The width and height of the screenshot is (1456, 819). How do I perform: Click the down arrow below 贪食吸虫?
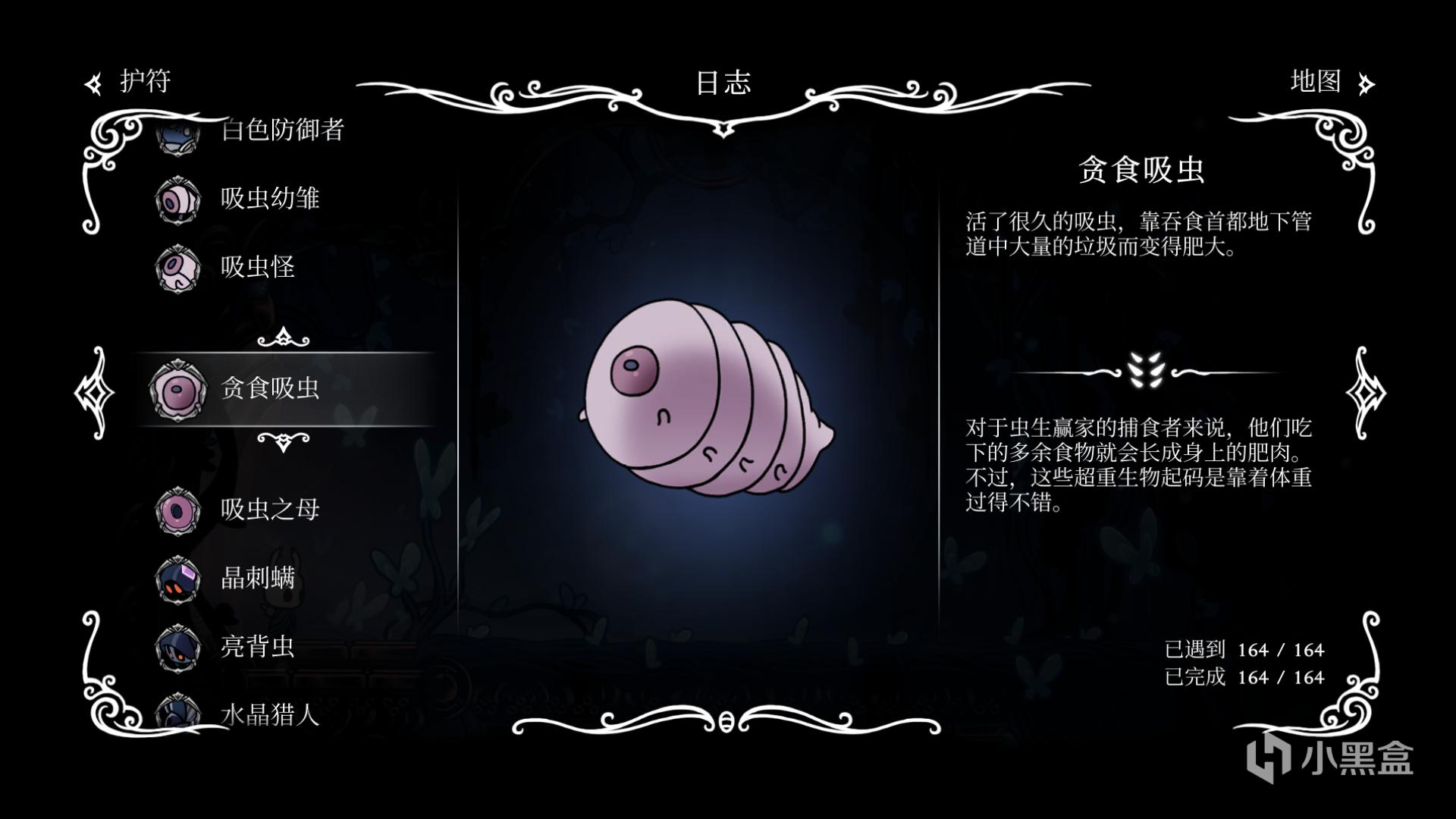tap(283, 441)
